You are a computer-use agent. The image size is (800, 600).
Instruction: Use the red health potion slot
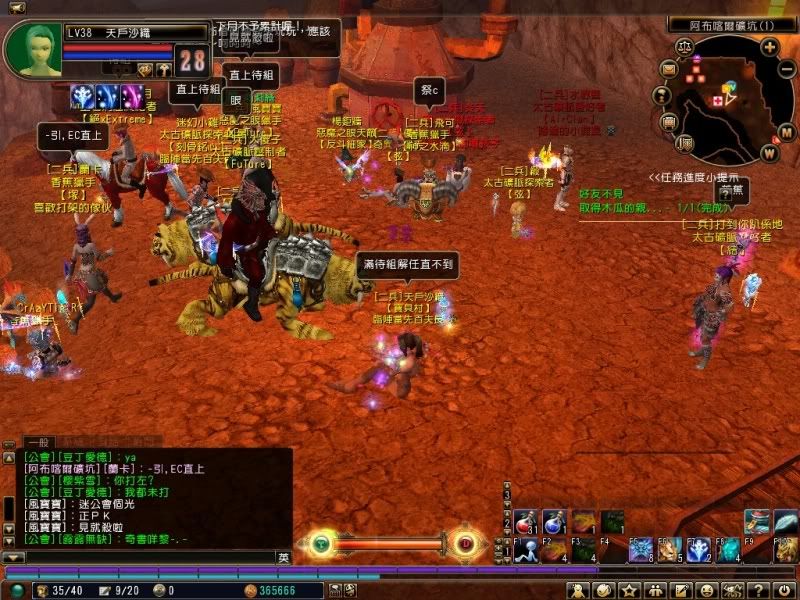pyautogui.click(x=525, y=521)
